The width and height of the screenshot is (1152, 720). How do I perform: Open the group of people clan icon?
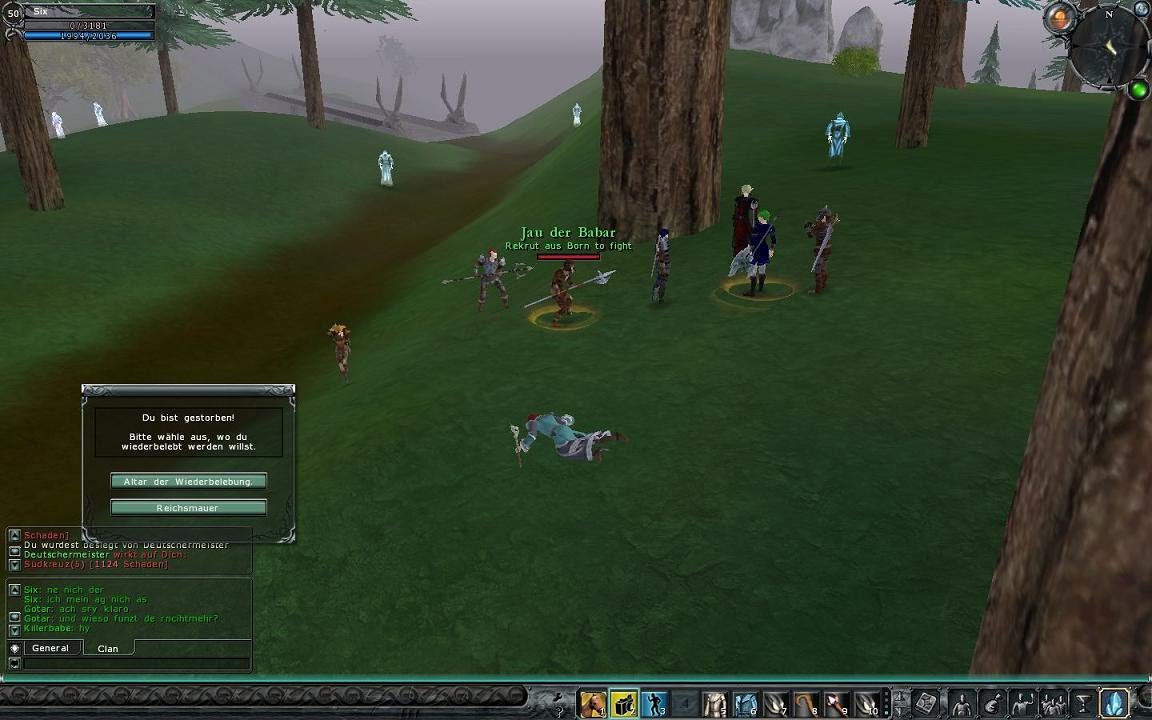pyautogui.click(x=1053, y=703)
